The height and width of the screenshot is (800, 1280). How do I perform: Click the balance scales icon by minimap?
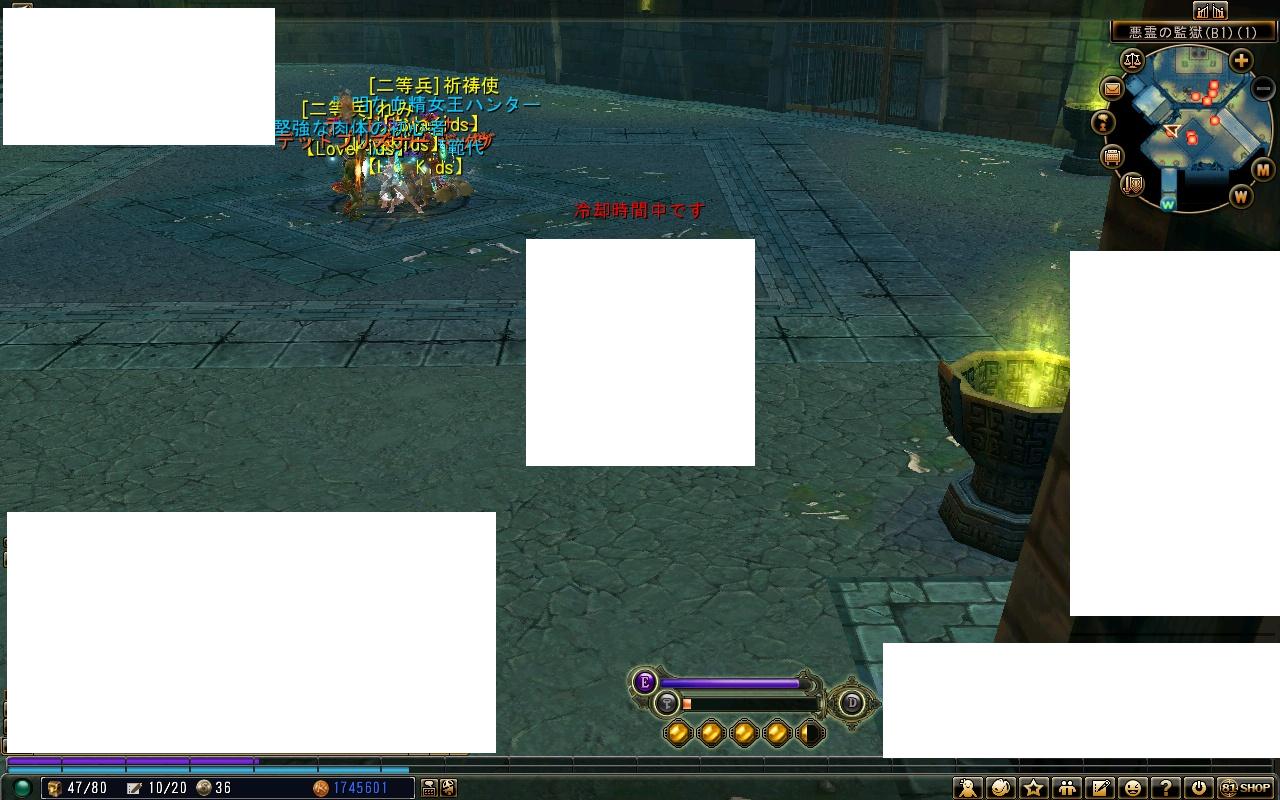(1132, 59)
